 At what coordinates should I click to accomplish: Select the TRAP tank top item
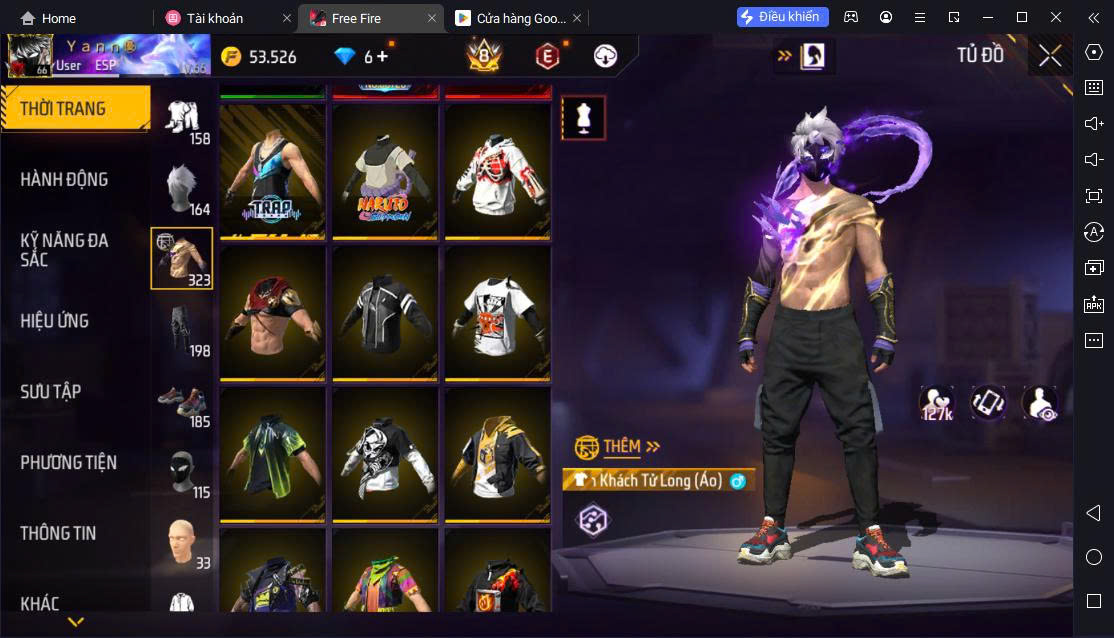click(272, 170)
